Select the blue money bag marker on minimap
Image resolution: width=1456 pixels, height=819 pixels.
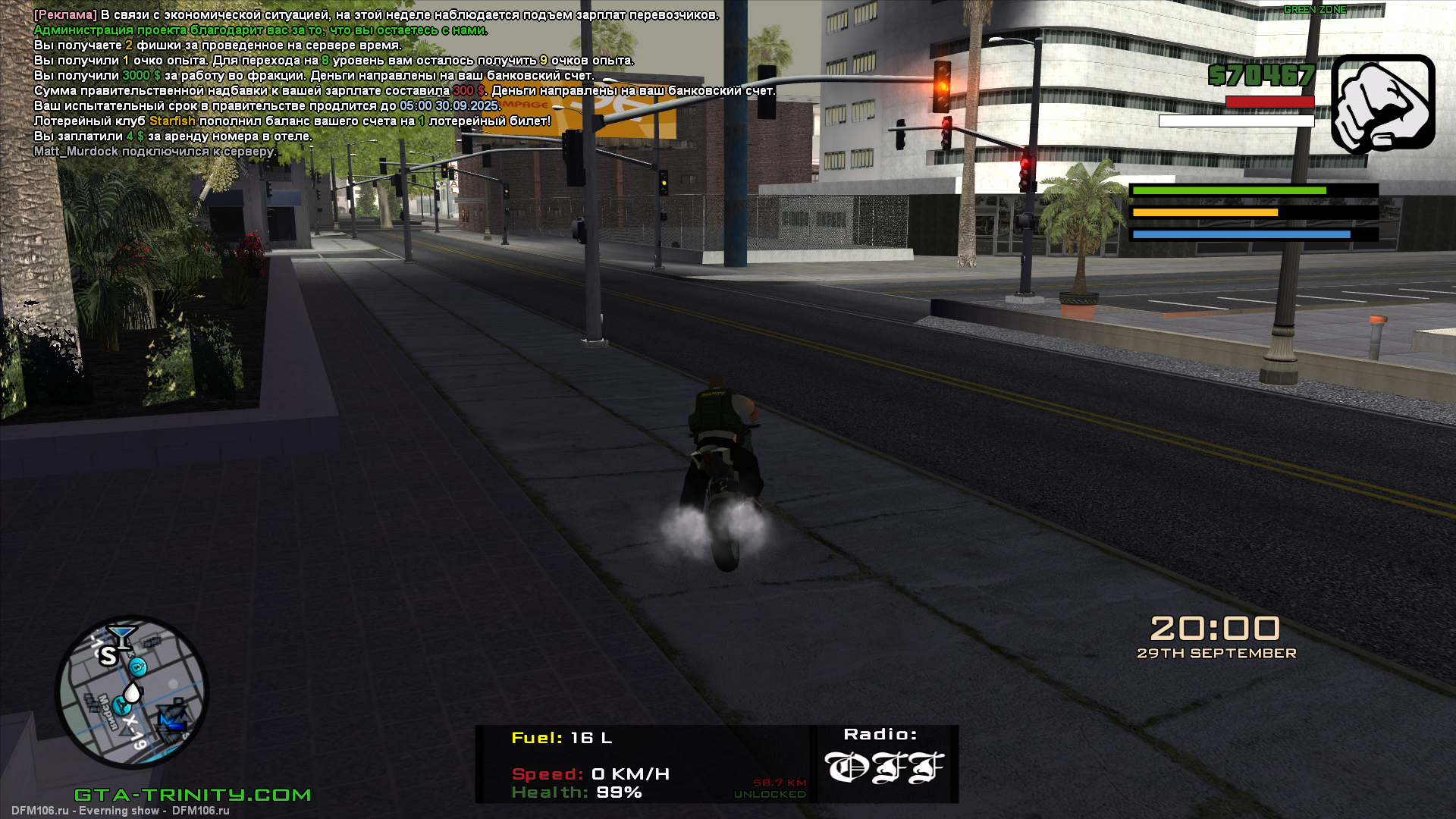[x=138, y=667]
